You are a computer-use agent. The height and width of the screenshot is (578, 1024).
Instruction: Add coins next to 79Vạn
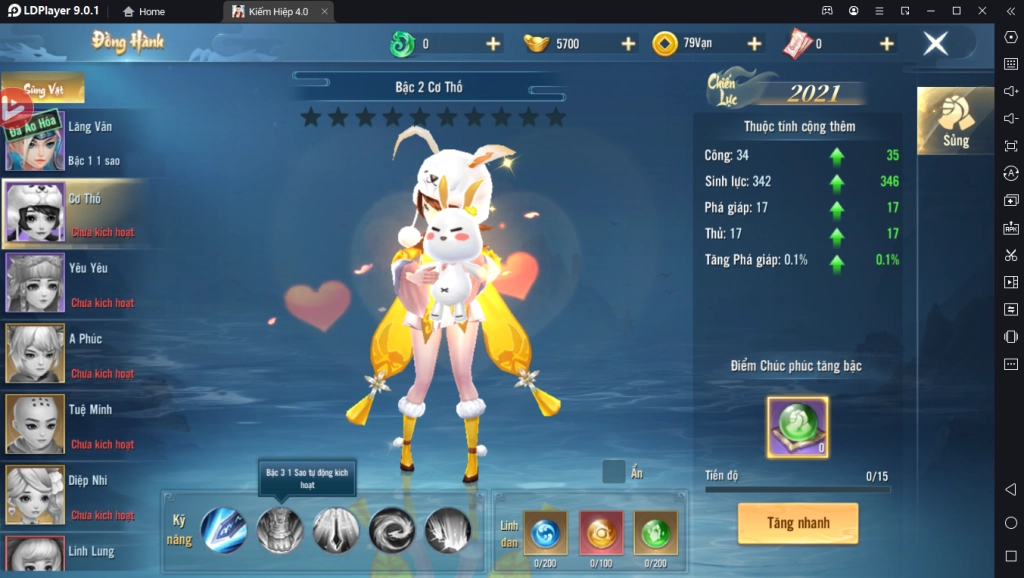[754, 44]
